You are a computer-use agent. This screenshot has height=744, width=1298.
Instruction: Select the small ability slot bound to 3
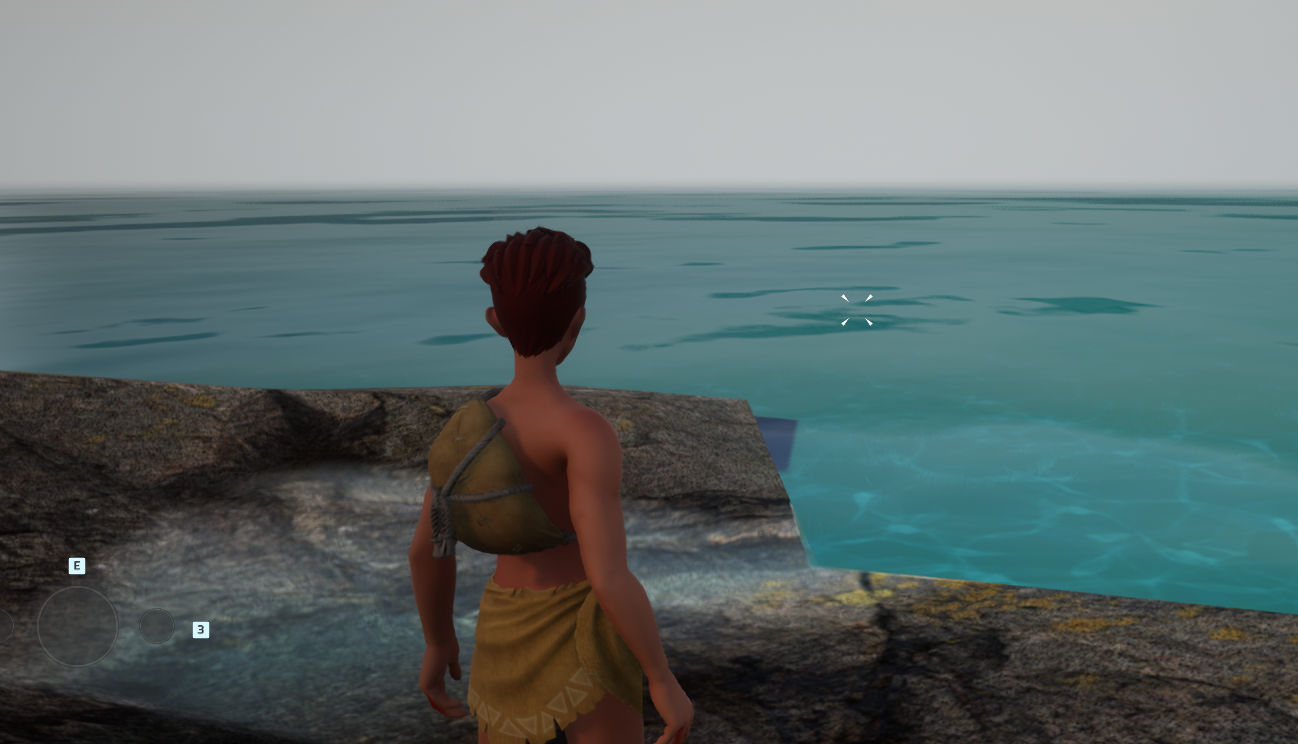click(x=157, y=625)
